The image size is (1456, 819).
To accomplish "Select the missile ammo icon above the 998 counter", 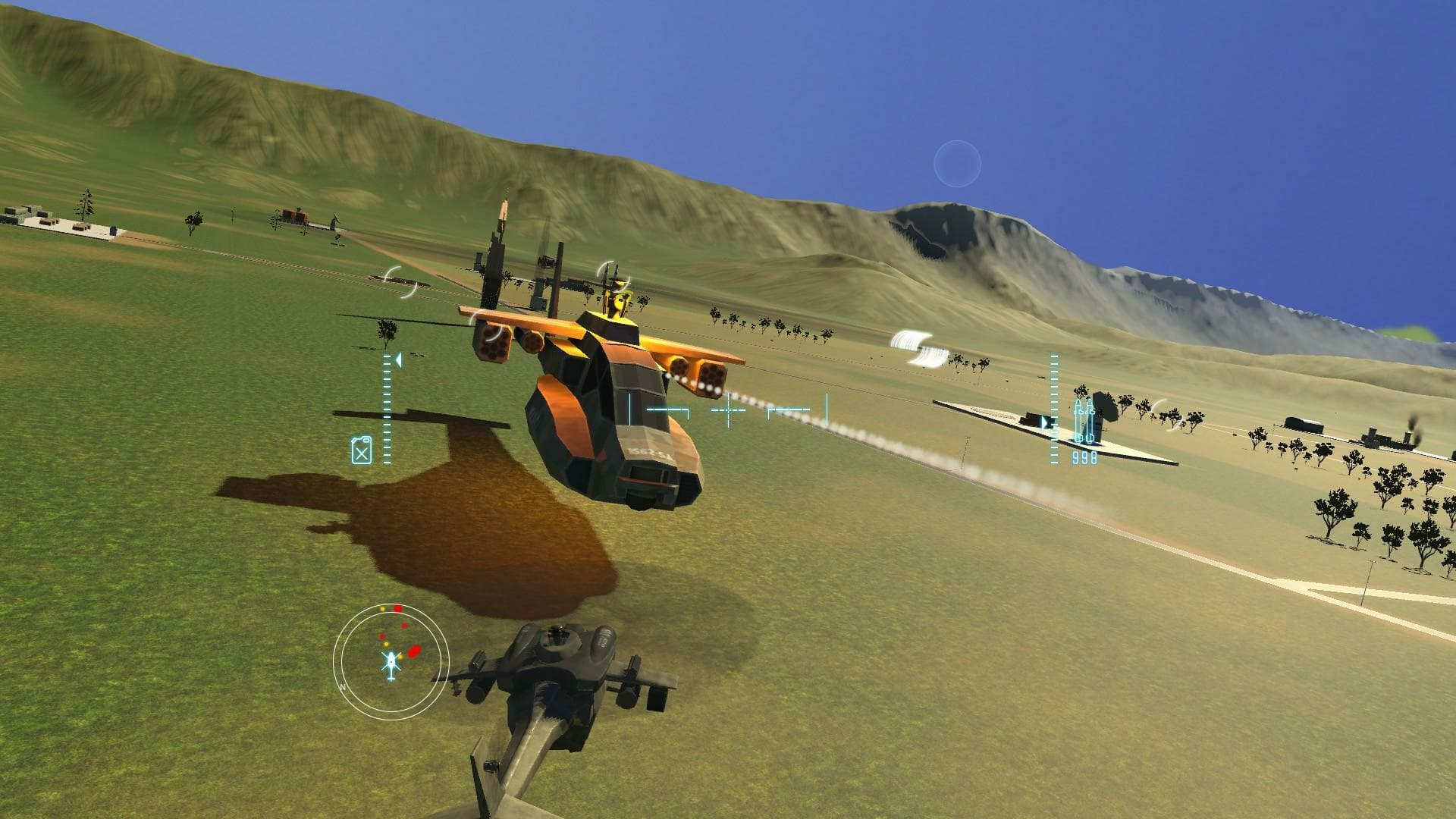I will 1084,420.
